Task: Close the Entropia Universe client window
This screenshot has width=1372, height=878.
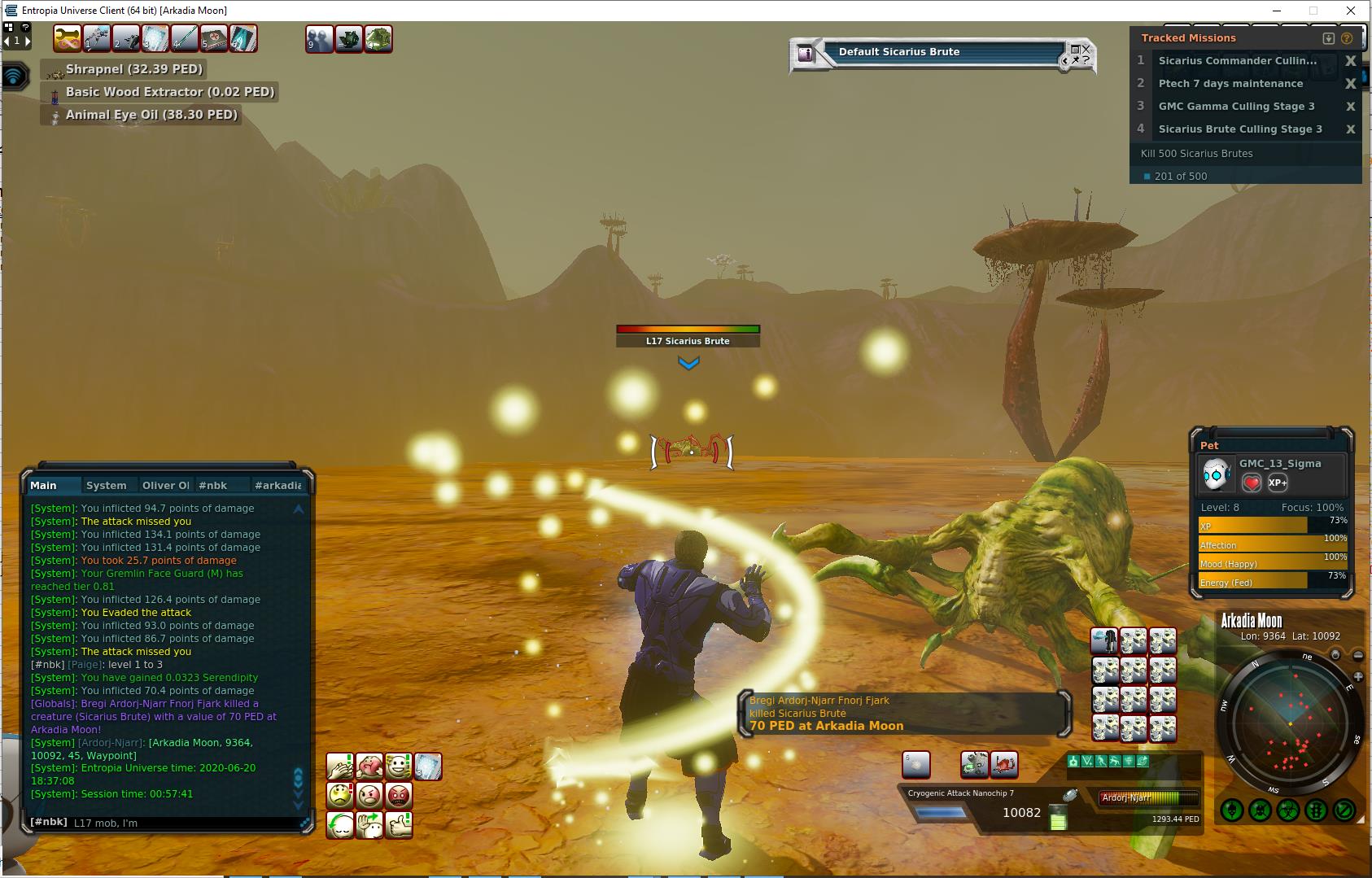Action: 1351,11
